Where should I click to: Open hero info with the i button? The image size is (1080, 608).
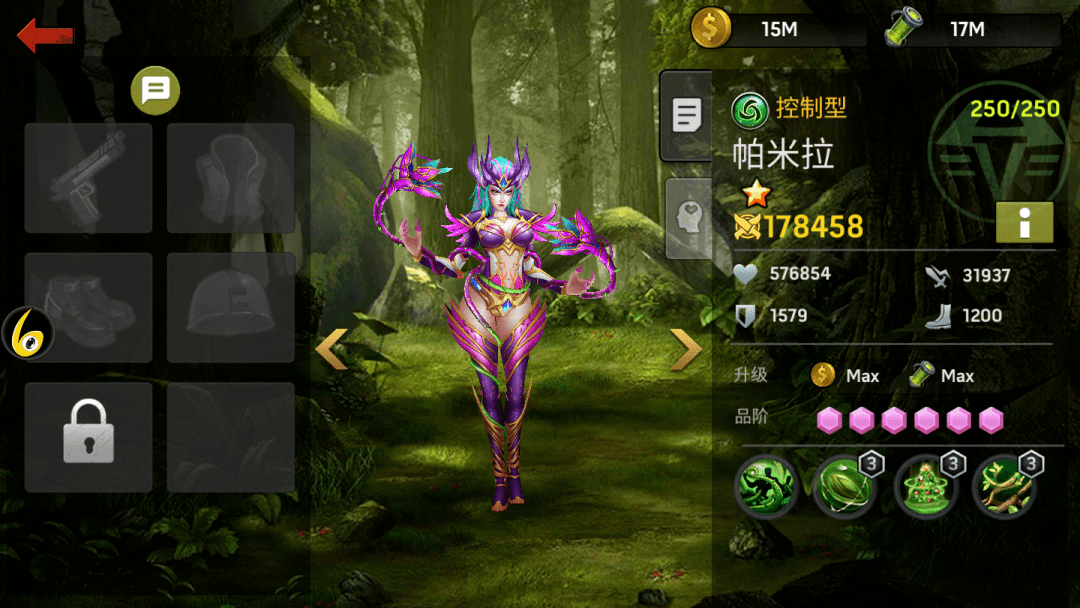[x=1024, y=222]
